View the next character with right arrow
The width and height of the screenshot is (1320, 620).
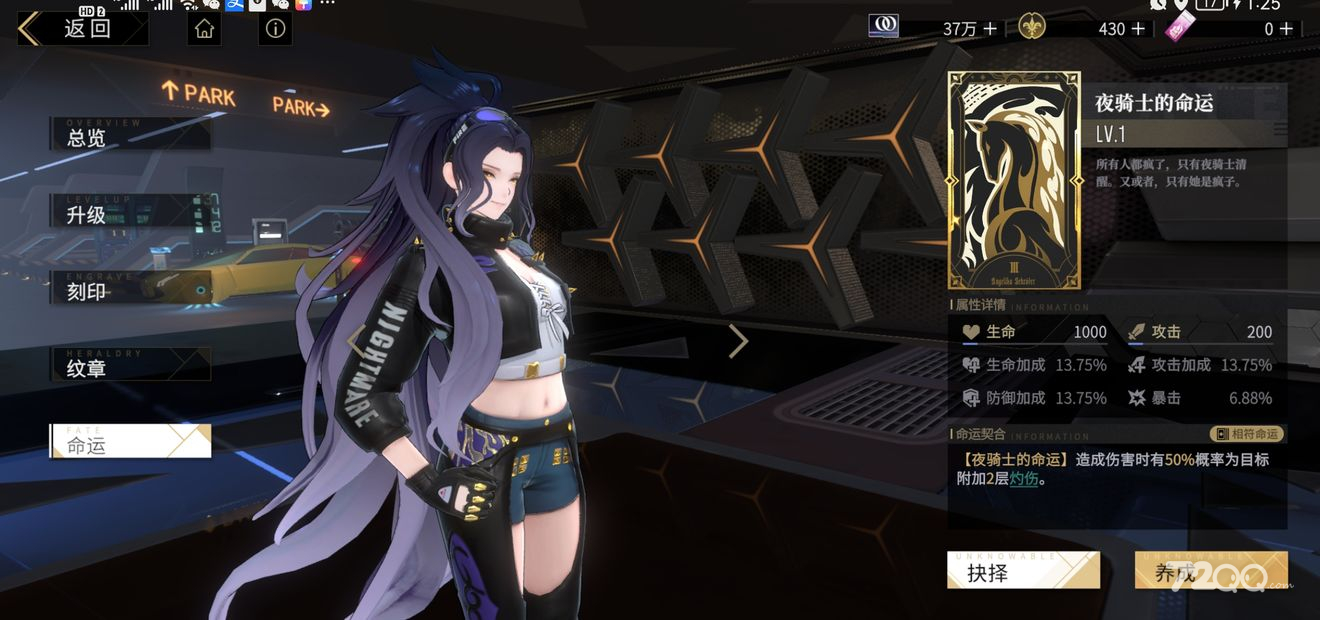click(x=738, y=341)
